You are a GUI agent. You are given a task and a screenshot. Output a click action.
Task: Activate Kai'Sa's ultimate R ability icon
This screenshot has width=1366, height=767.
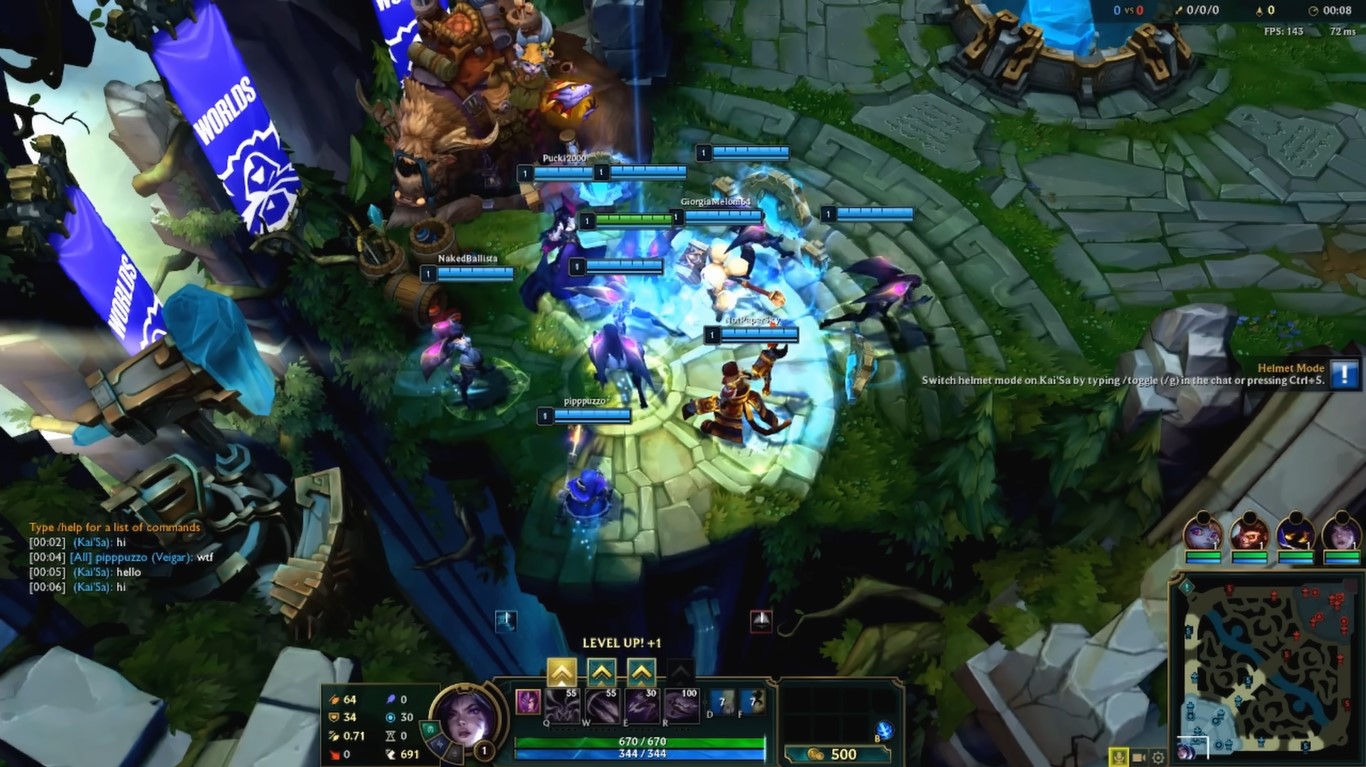click(681, 707)
